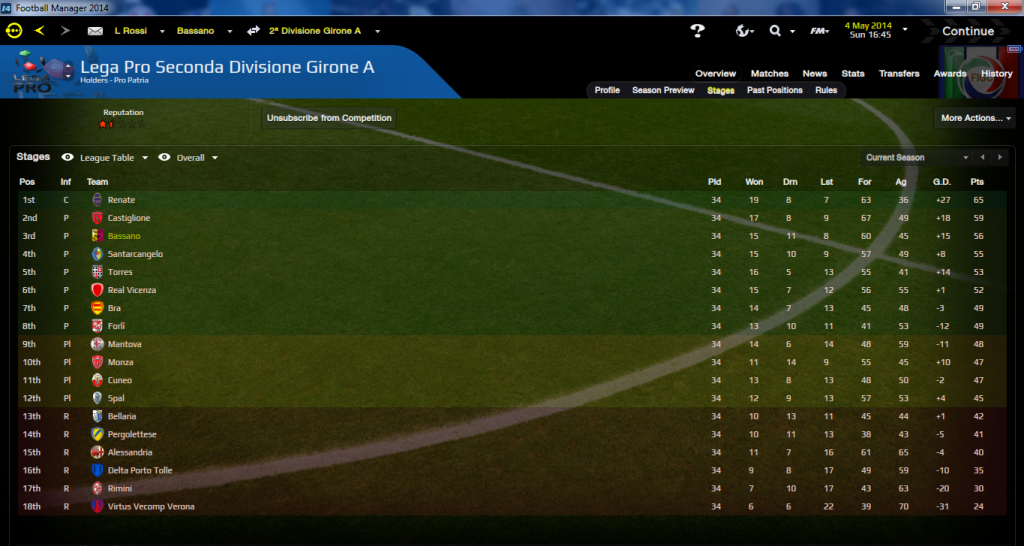Open the Current Season dropdown

pyautogui.click(x=916, y=158)
